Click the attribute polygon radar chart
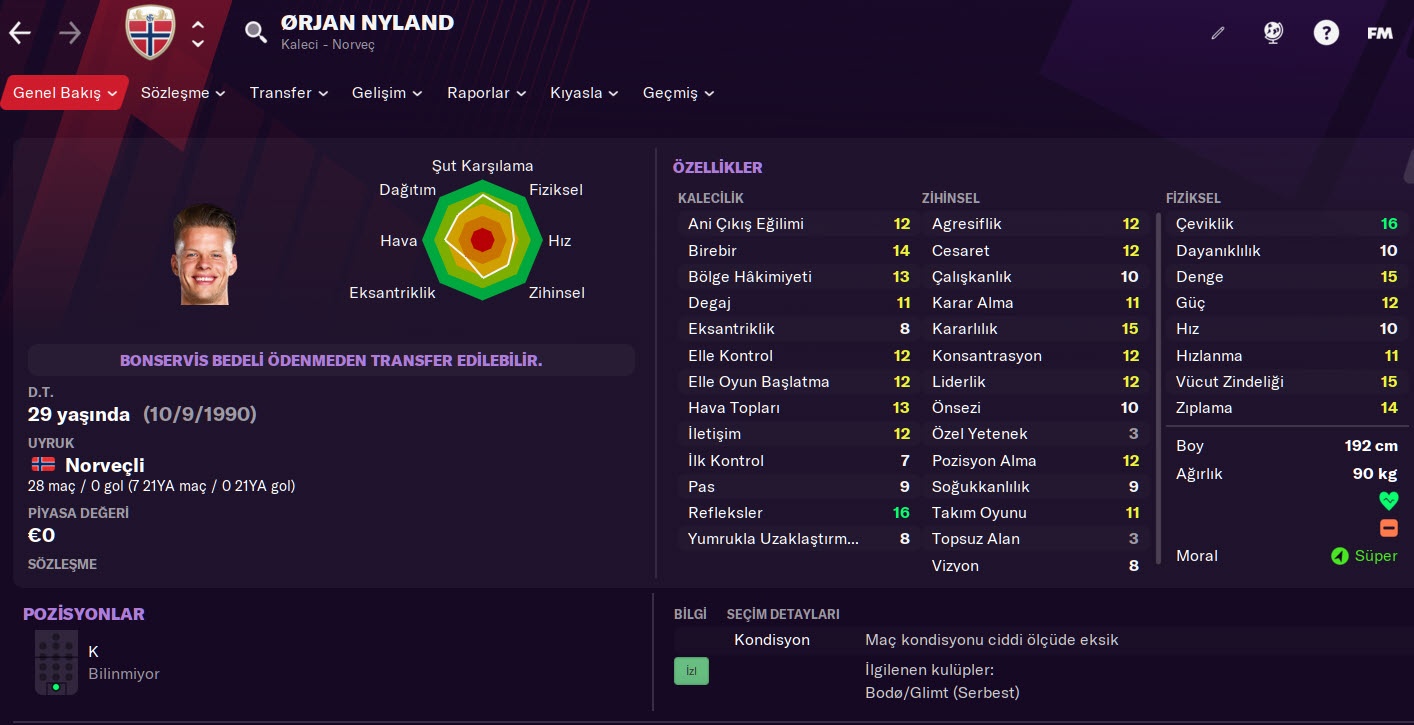Viewport: 1414px width, 725px height. (x=482, y=240)
